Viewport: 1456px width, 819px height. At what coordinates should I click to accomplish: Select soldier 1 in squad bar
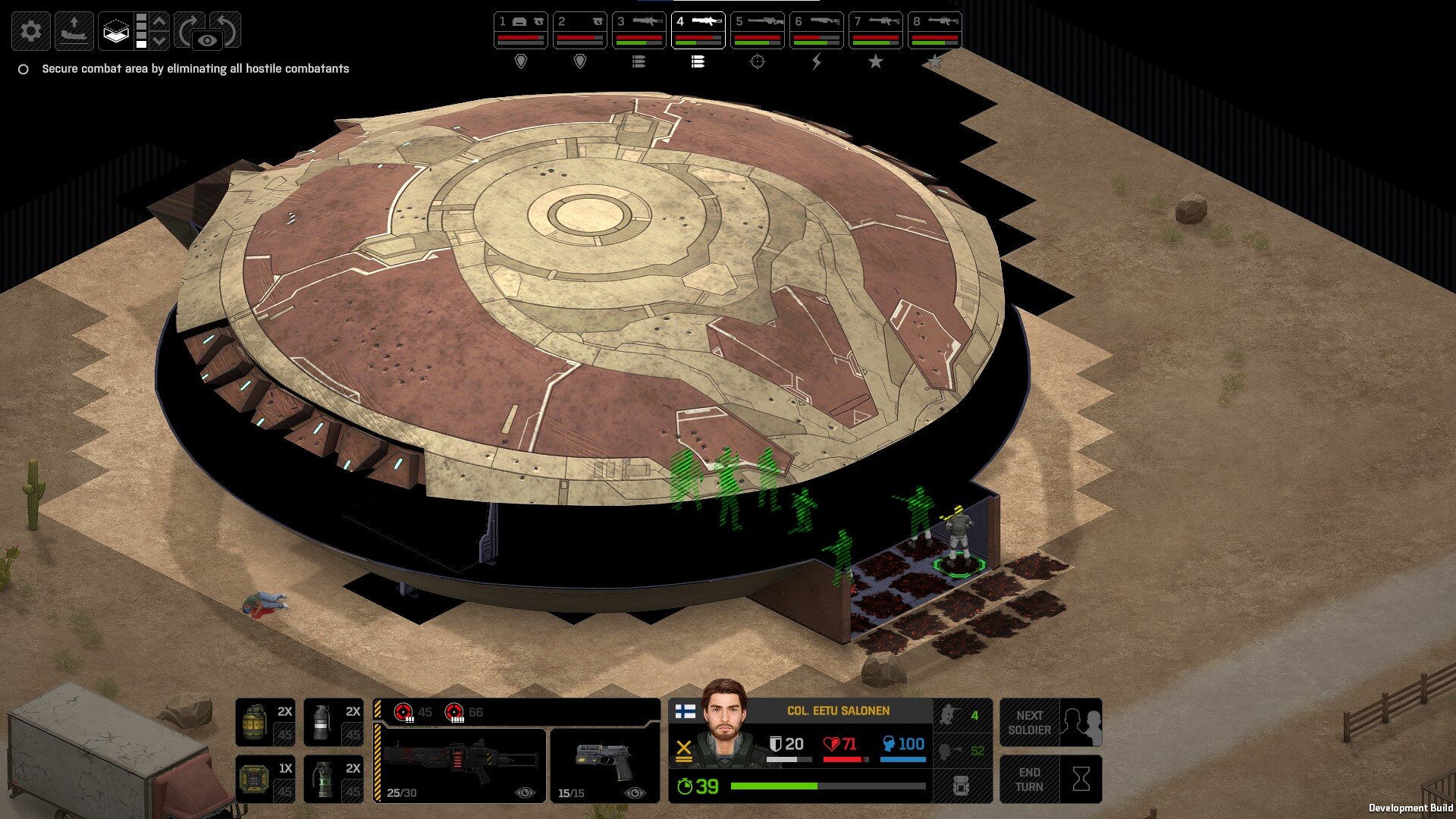click(520, 30)
